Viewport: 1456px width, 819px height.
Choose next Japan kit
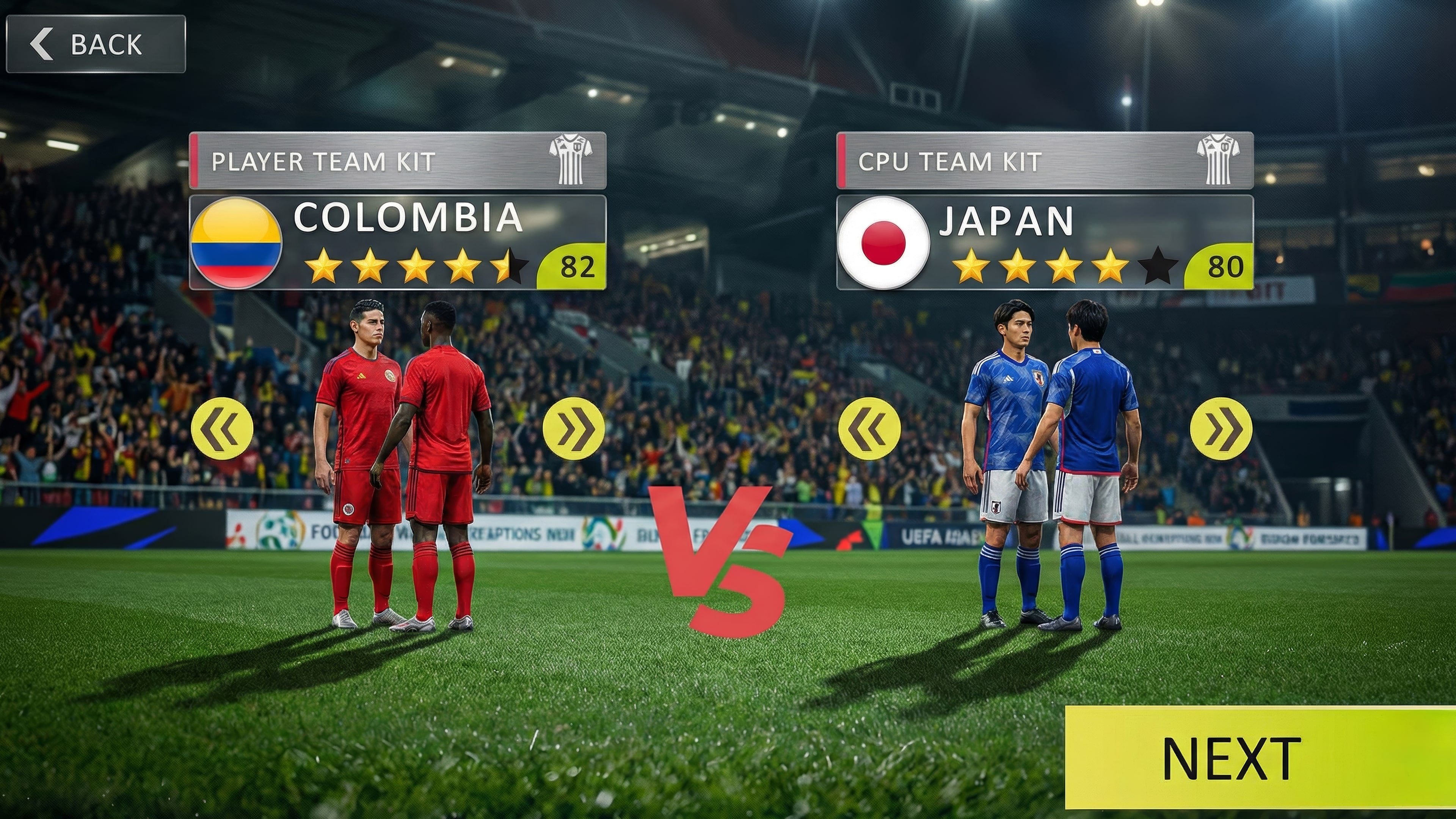(1221, 428)
